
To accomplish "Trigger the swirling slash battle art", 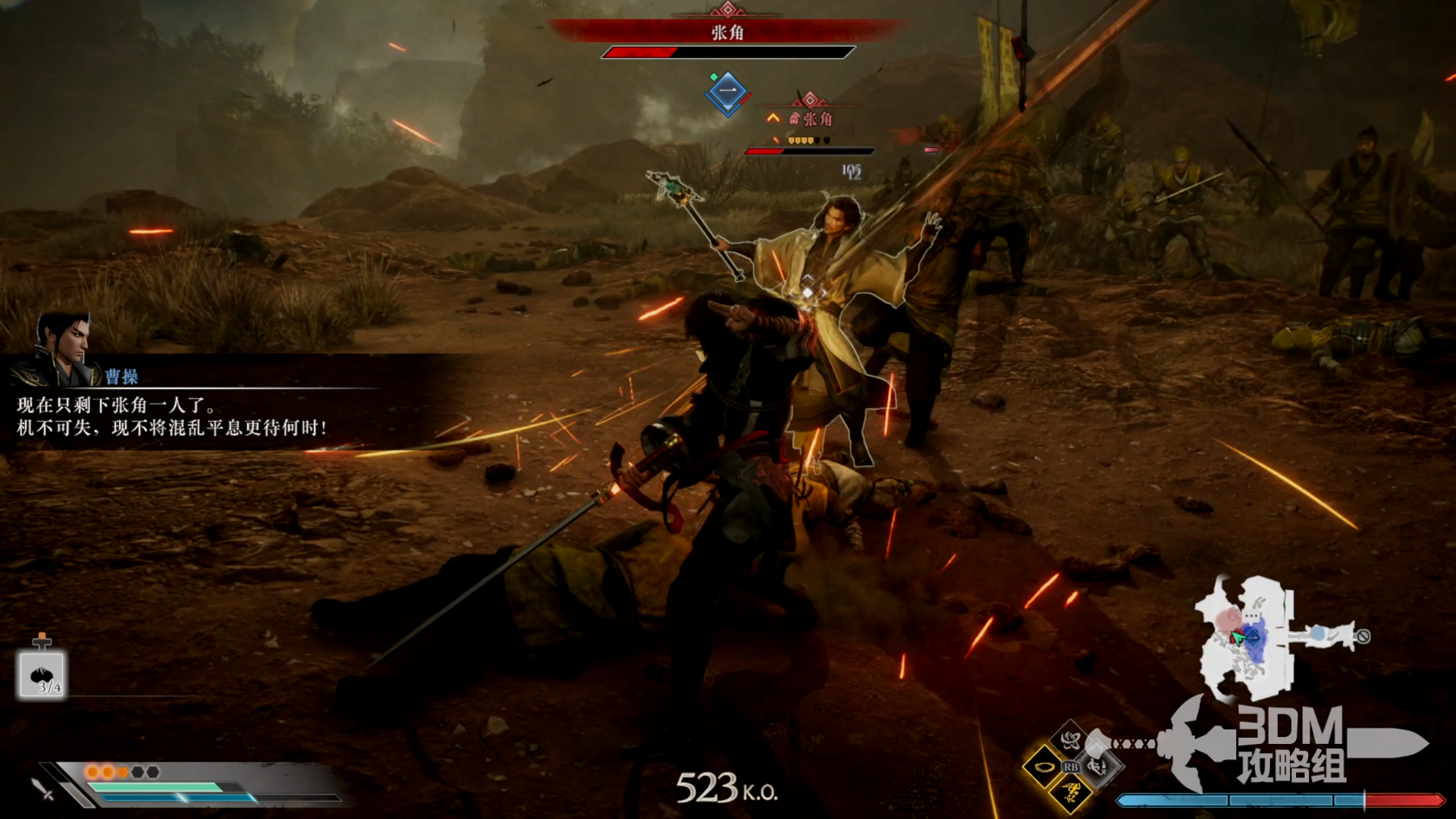I will 1070,739.
